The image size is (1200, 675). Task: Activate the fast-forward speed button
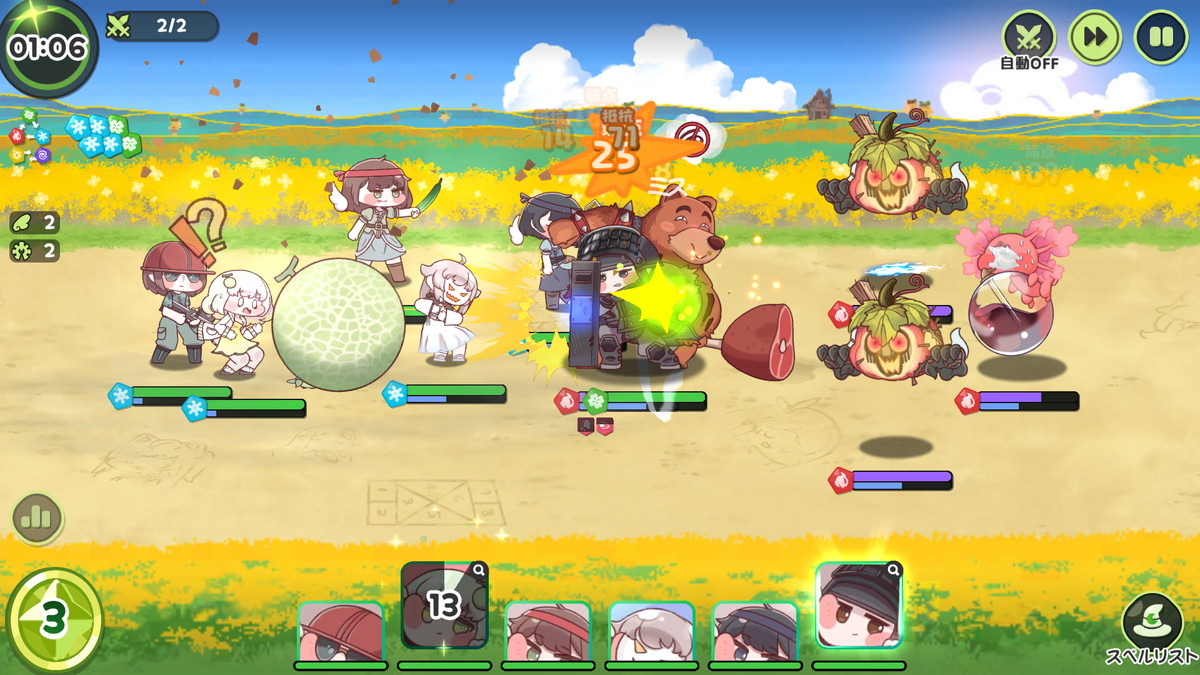[x=1095, y=37]
